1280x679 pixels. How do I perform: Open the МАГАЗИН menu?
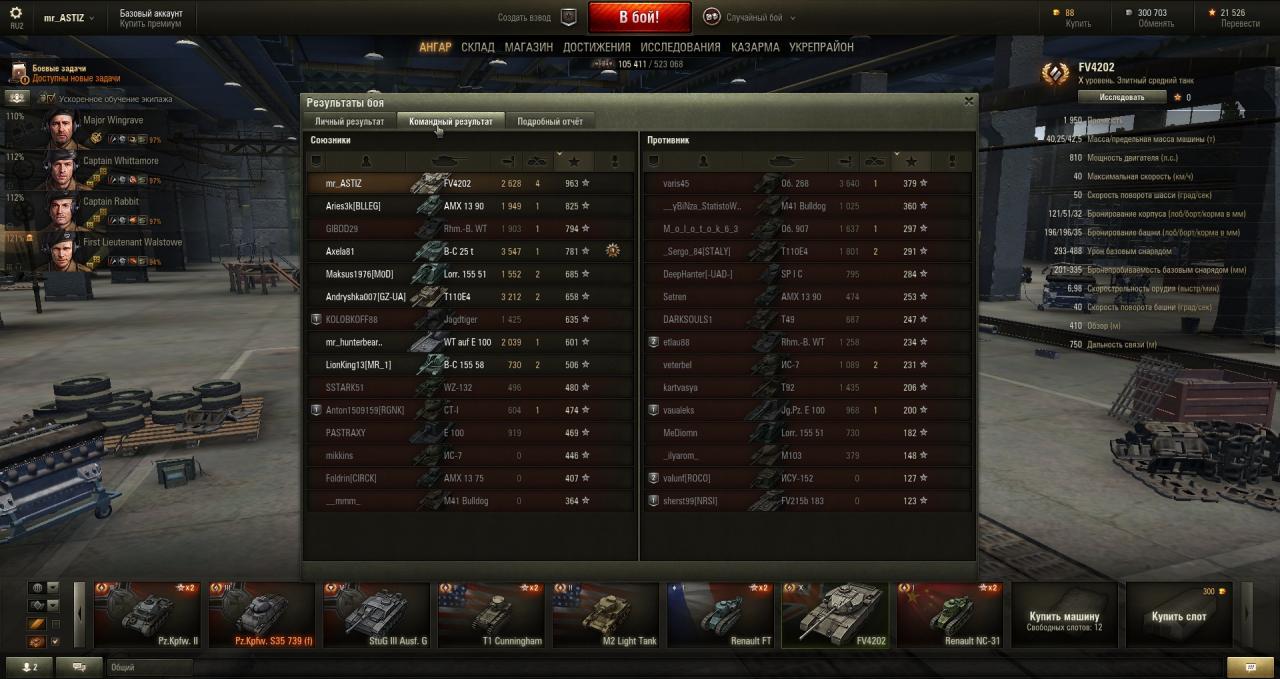pyautogui.click(x=528, y=47)
